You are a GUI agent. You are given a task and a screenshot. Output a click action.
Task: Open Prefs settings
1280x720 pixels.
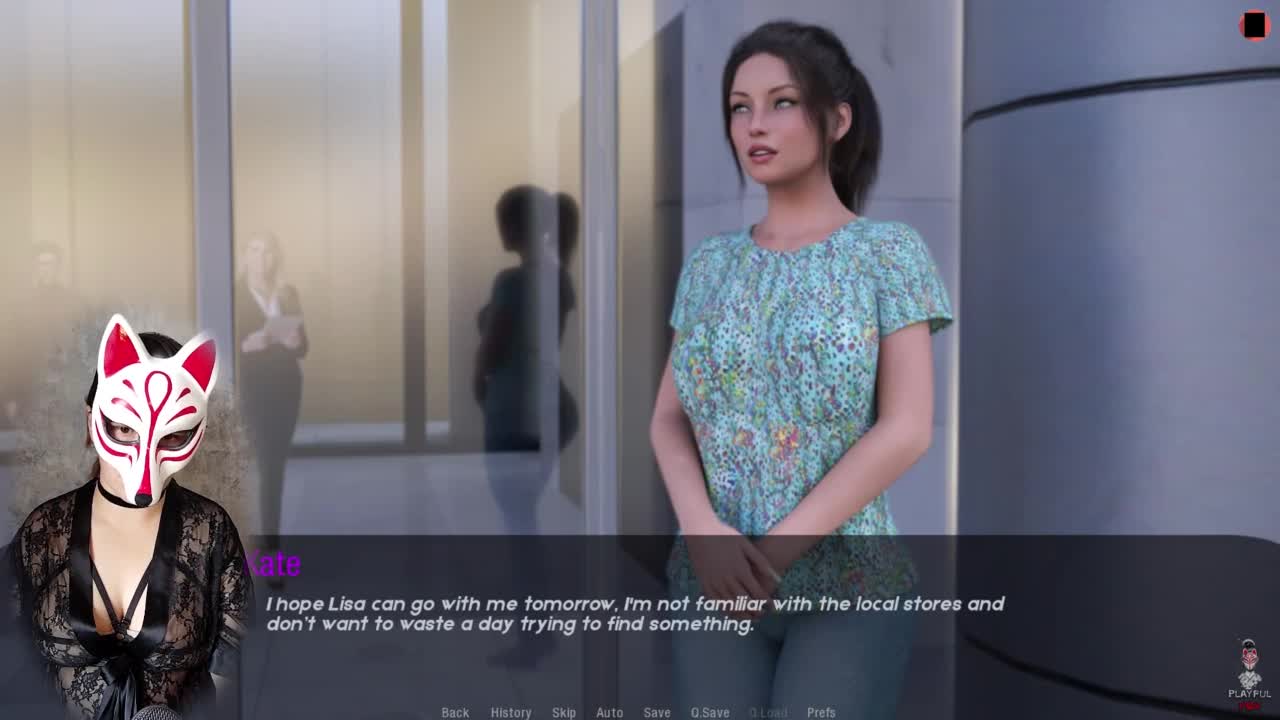pos(821,712)
